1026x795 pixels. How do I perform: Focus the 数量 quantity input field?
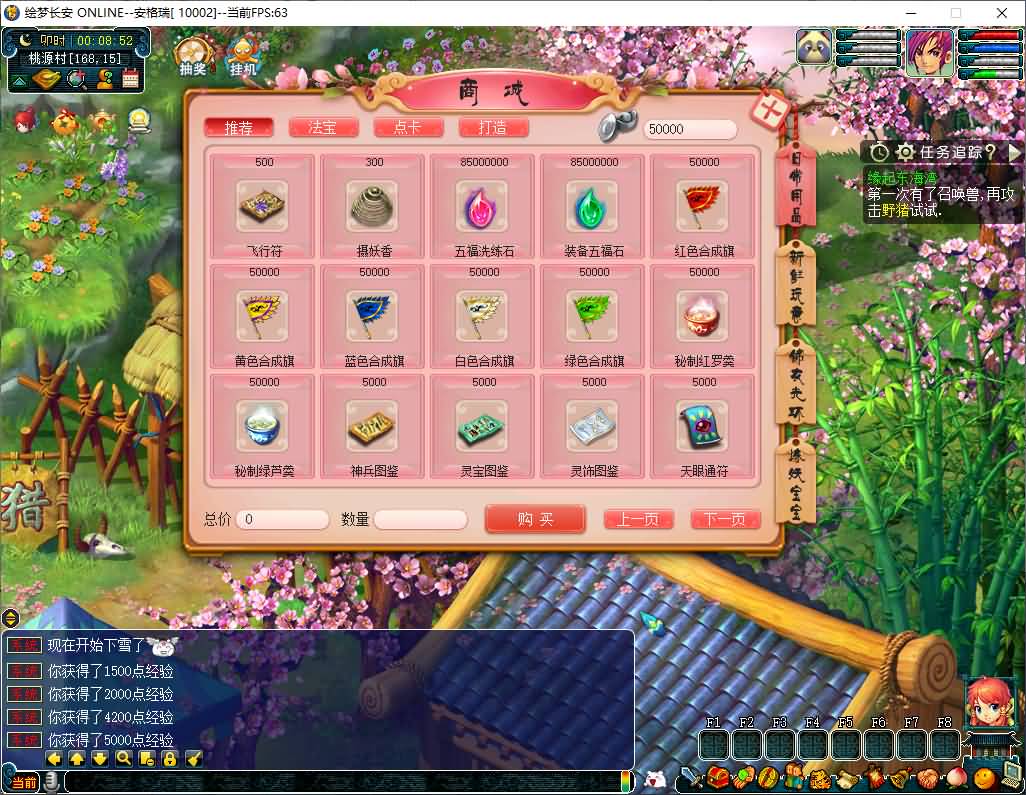click(420, 520)
